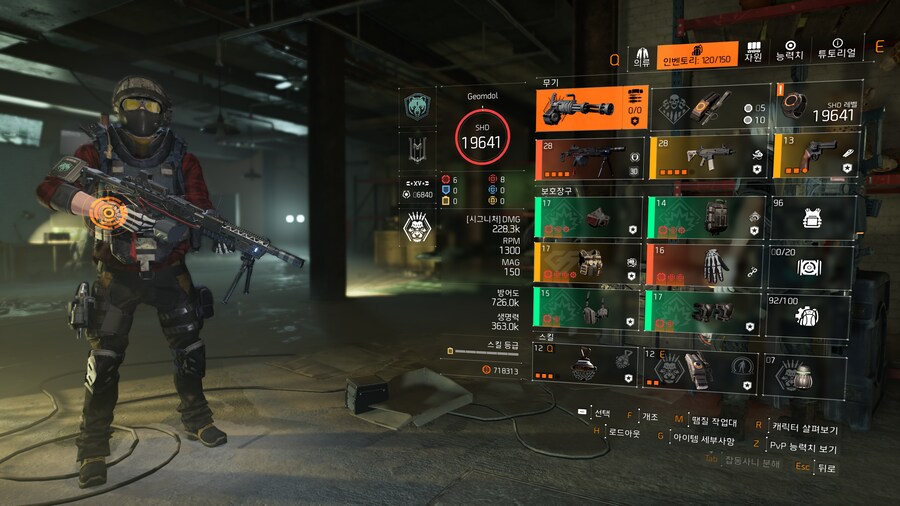Select the minigun signature weapon slot
The image size is (900, 506).
(590, 108)
